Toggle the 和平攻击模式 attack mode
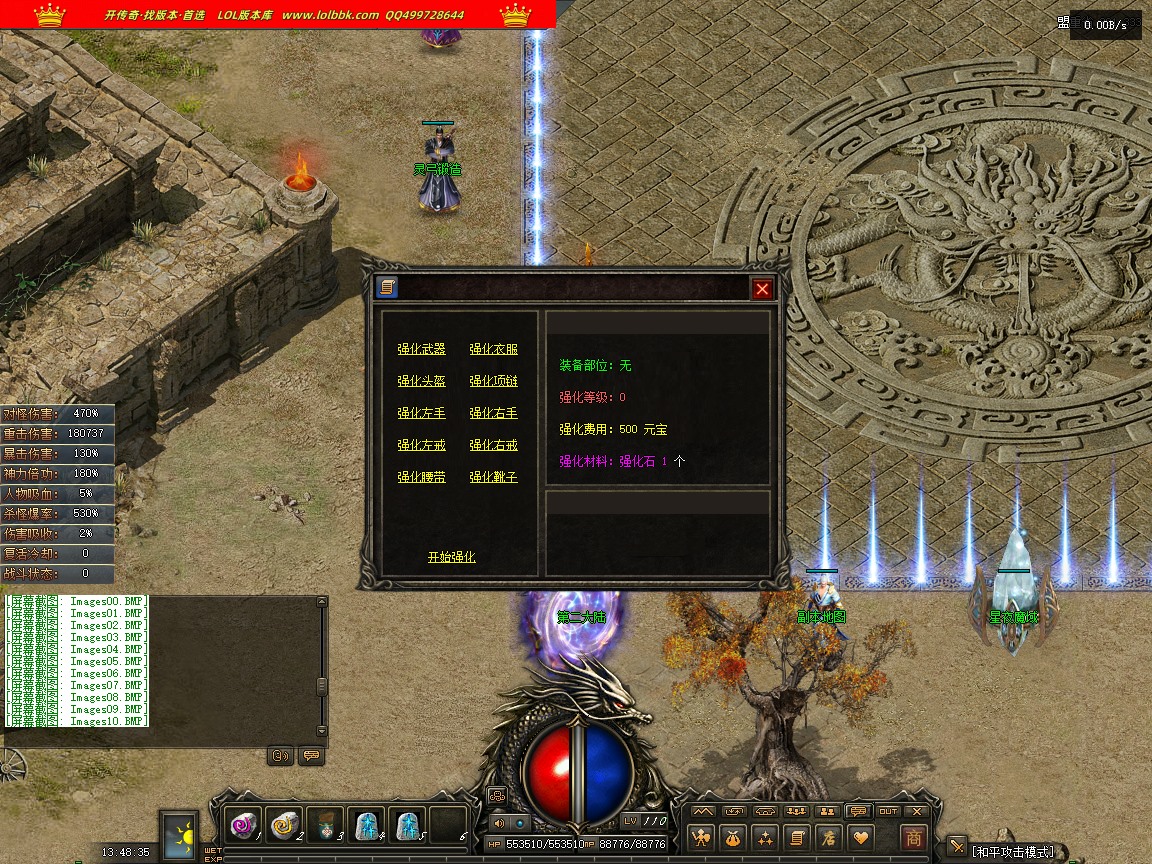The image size is (1152, 864). coord(1012,852)
